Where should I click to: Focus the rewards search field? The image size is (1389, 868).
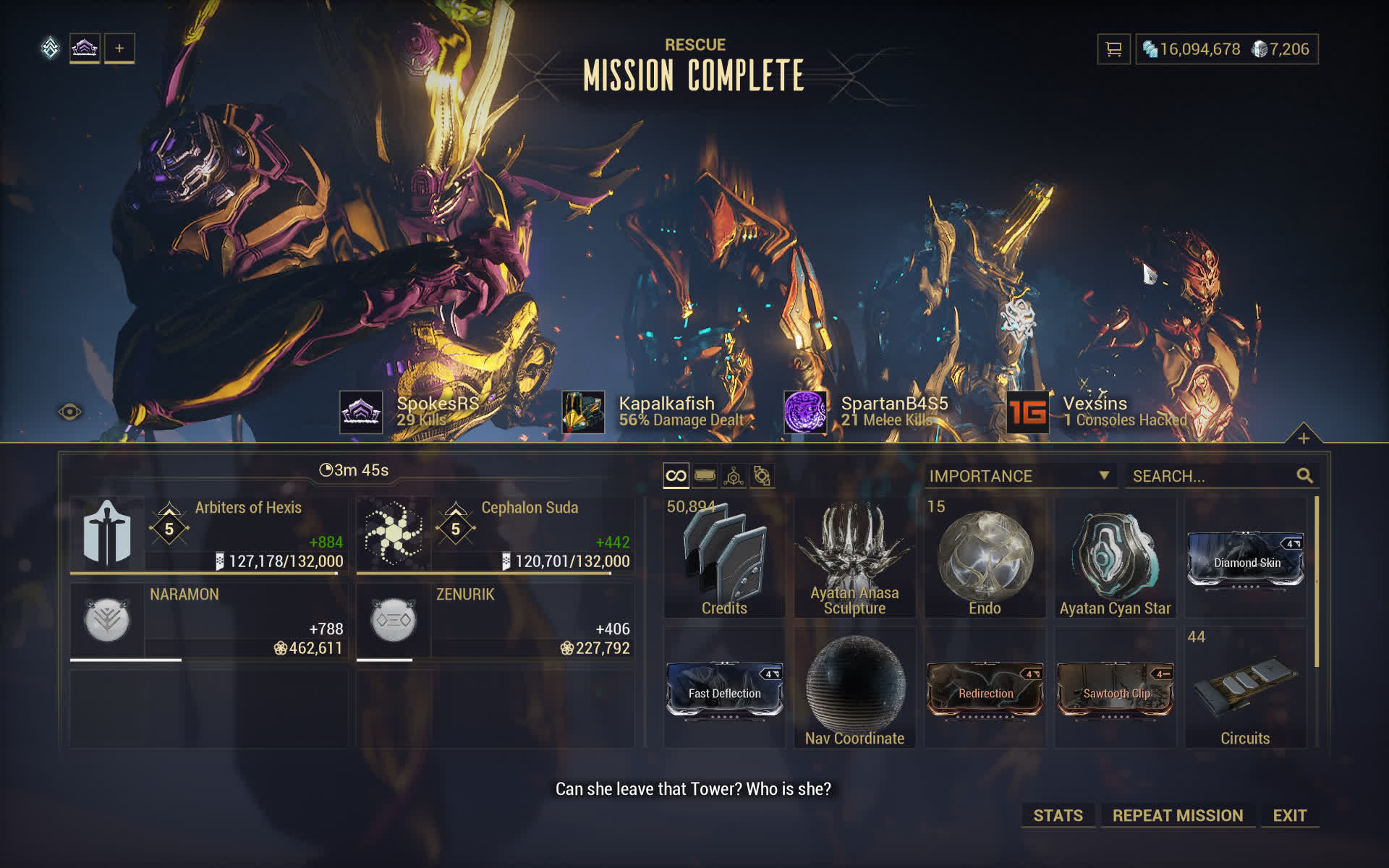(1212, 476)
